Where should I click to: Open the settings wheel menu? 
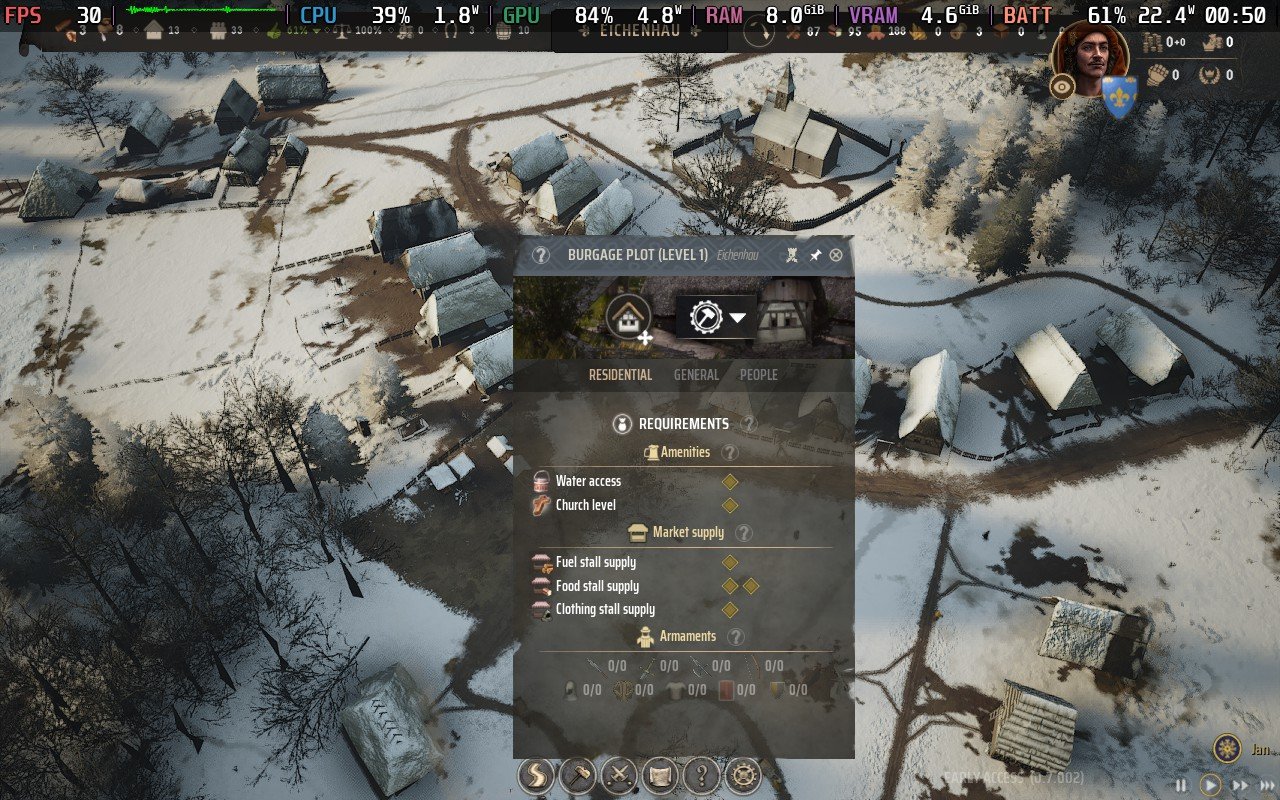[x=743, y=775]
